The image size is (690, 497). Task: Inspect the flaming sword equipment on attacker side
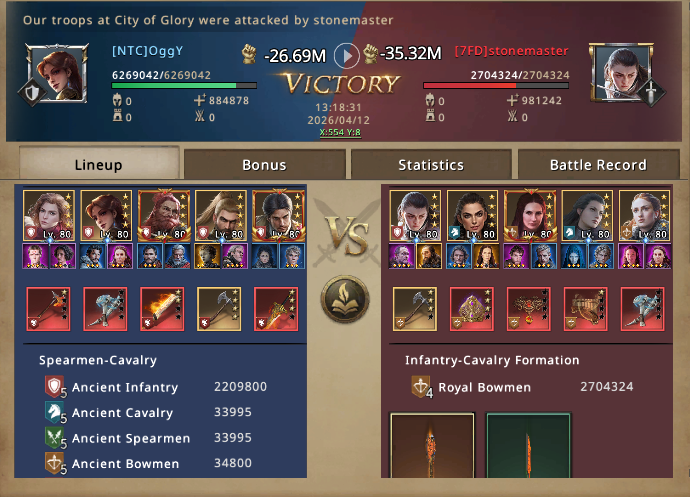pos(162,307)
